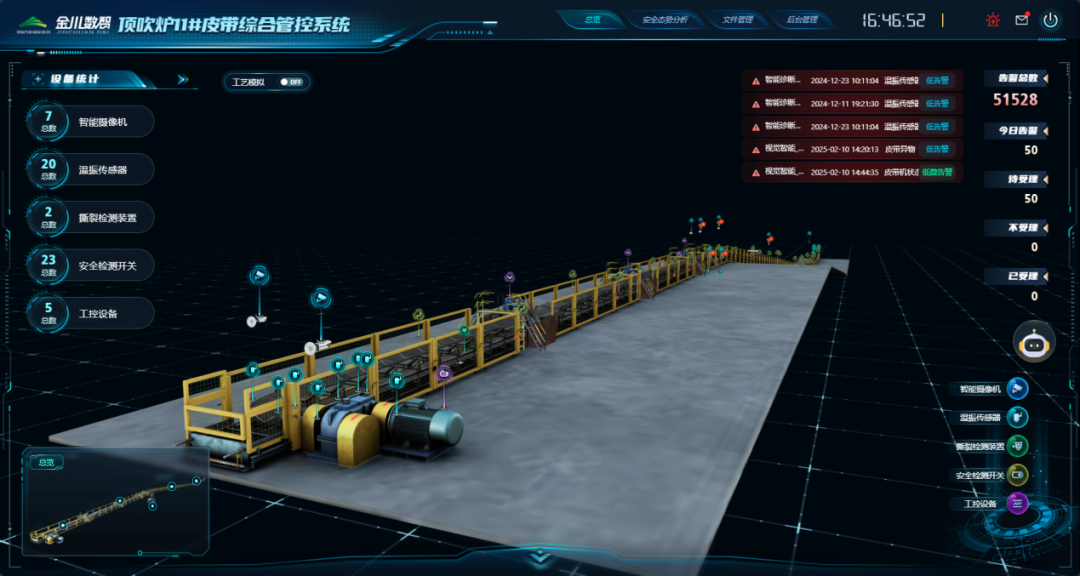
Task: Toggle the green 撕裂检测装置 layer filter icon
Action: click(1017, 446)
